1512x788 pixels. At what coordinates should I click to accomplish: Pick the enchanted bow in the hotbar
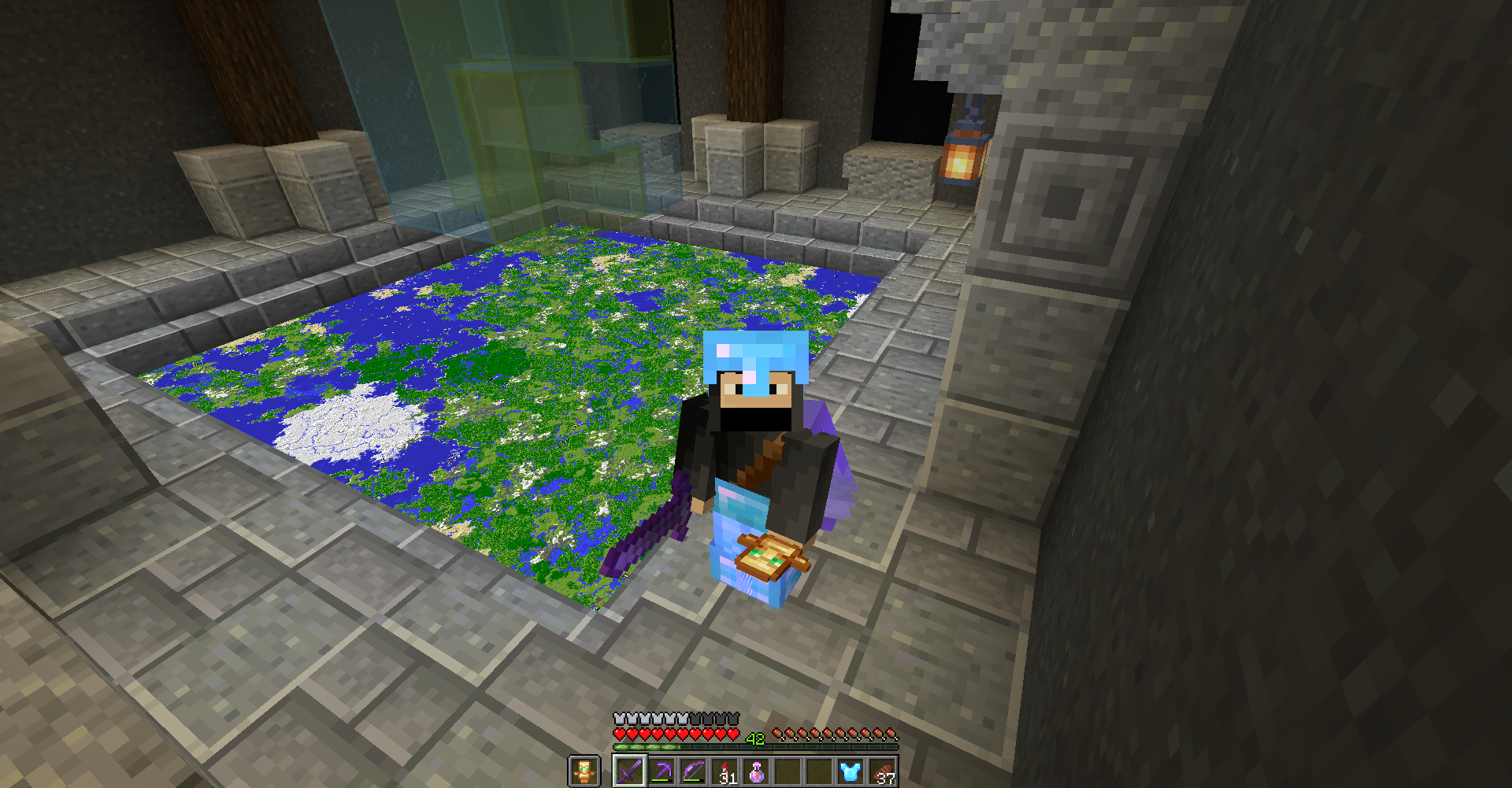point(693,771)
